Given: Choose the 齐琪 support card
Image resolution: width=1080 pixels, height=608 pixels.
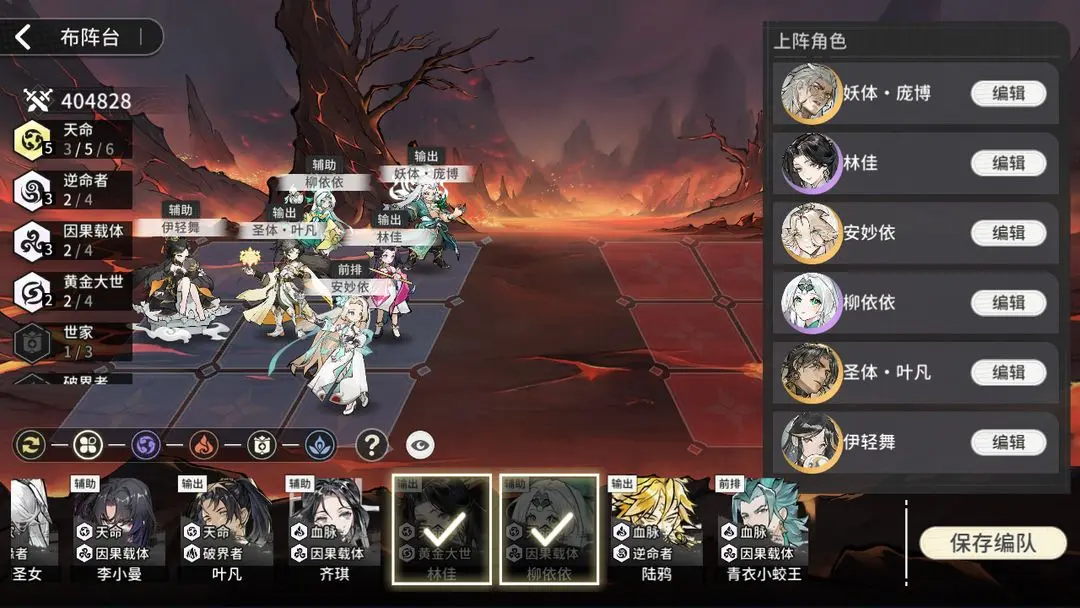Looking at the screenshot, I should coord(332,528).
